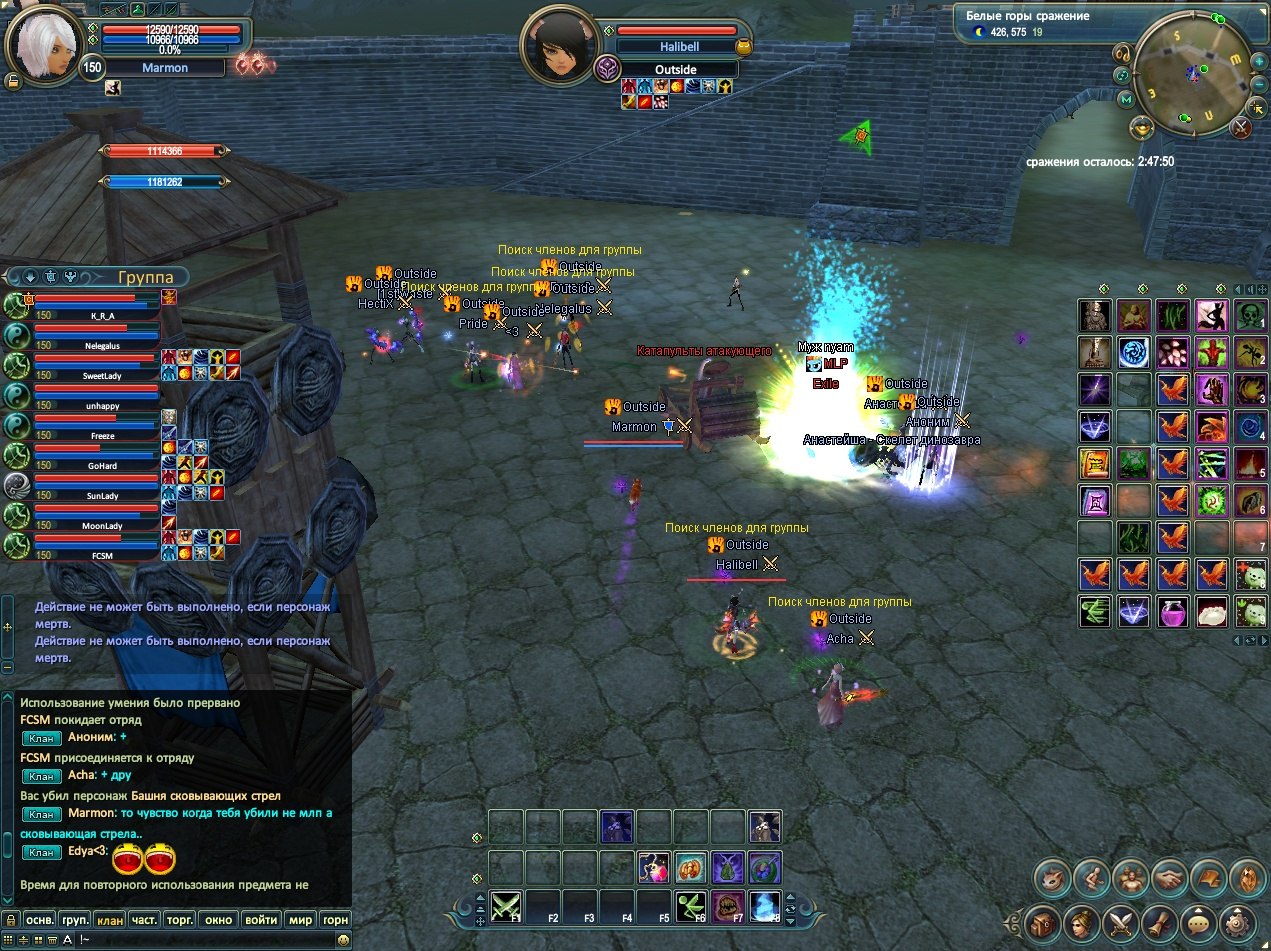Switch to the груп. chat tab
The image size is (1271, 951).
[x=75, y=919]
